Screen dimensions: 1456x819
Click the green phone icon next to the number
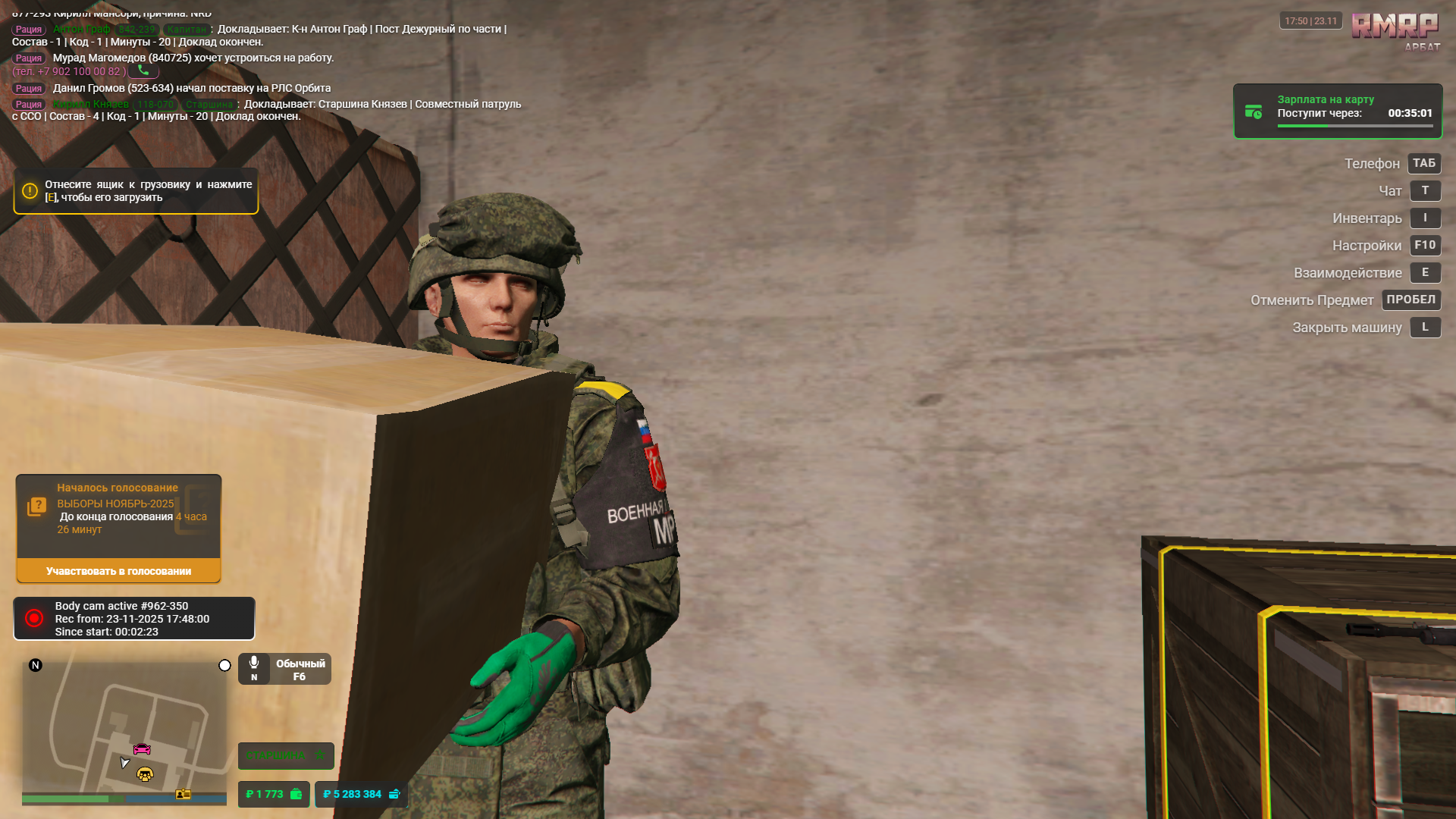(x=143, y=70)
